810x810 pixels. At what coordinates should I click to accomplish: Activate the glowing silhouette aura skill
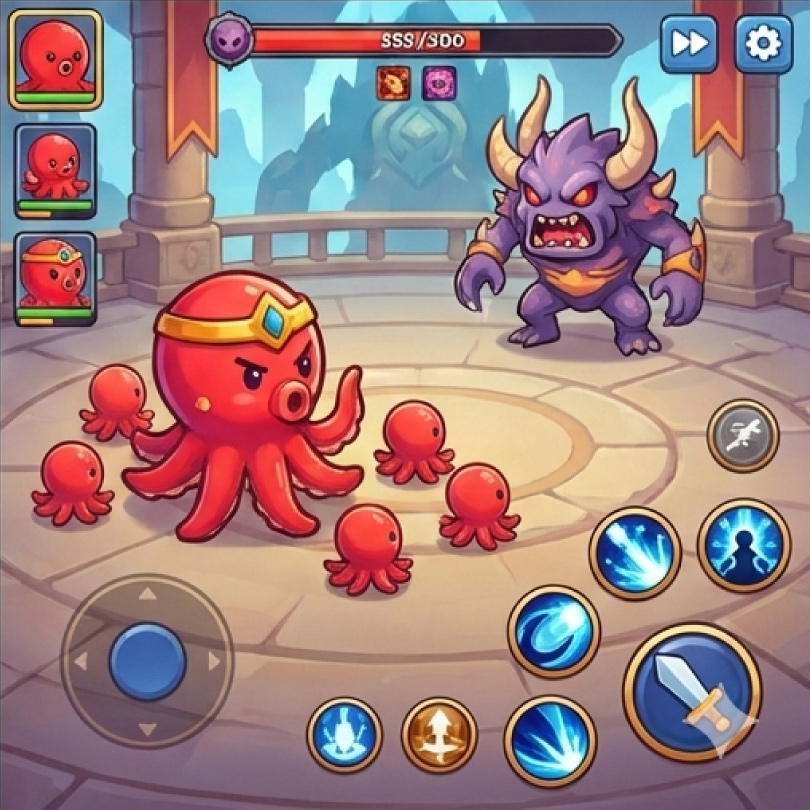743,545
